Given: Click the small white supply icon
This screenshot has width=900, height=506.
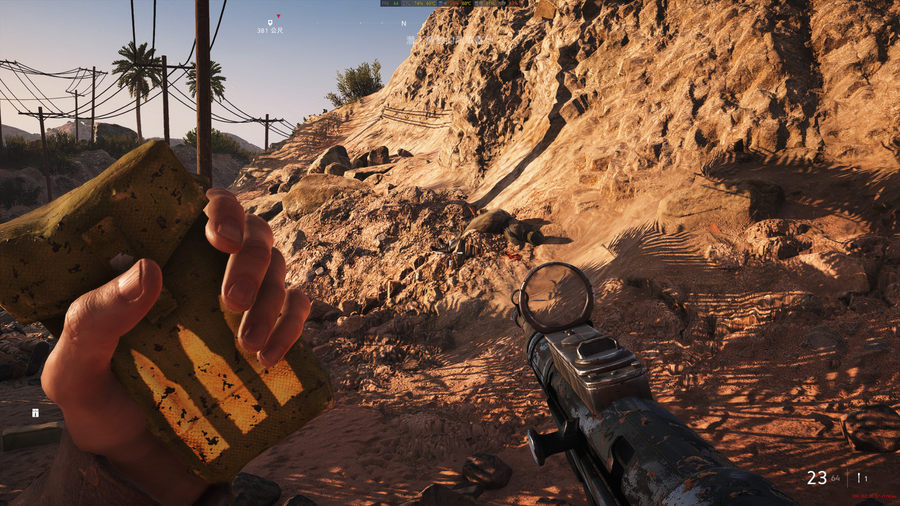Looking at the screenshot, I should click(35, 412).
